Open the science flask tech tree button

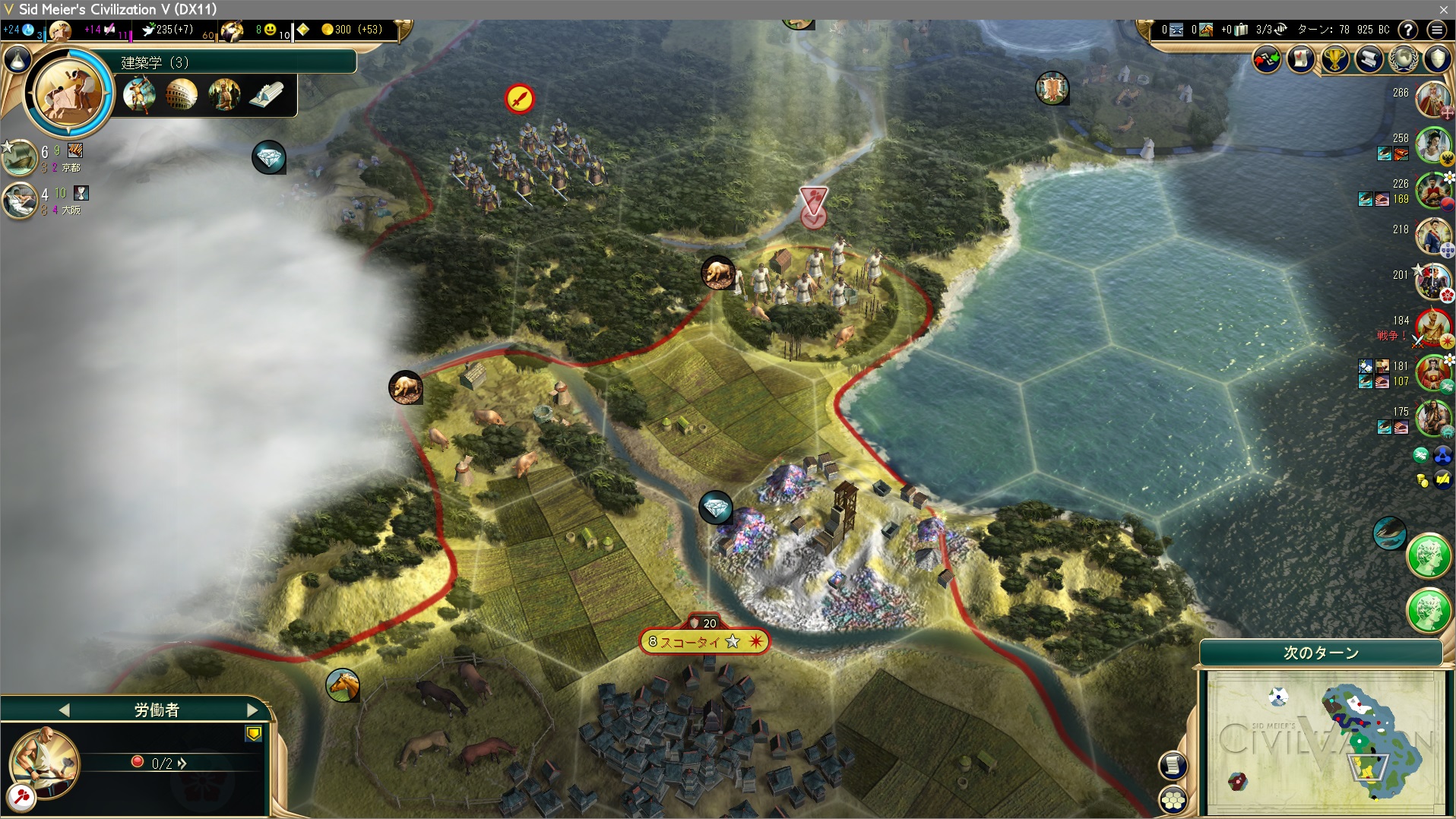point(17,59)
